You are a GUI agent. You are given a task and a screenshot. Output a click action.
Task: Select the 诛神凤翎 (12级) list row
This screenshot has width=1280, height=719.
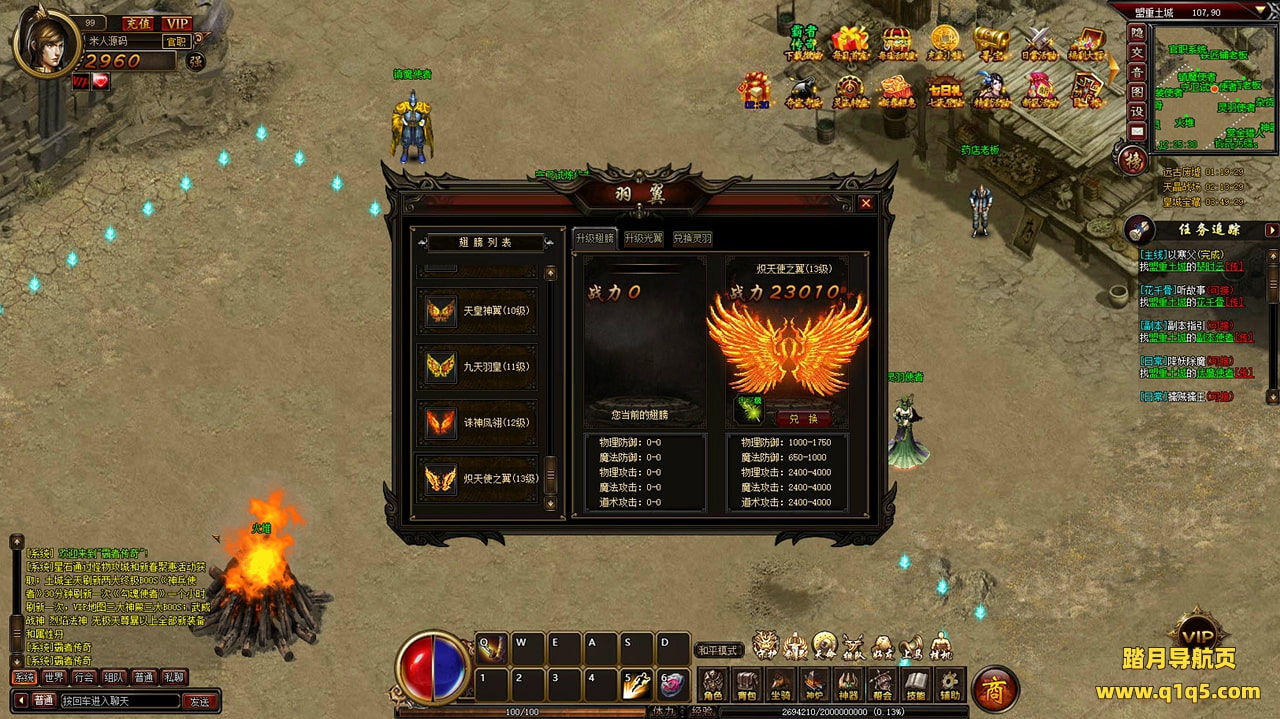(478, 423)
